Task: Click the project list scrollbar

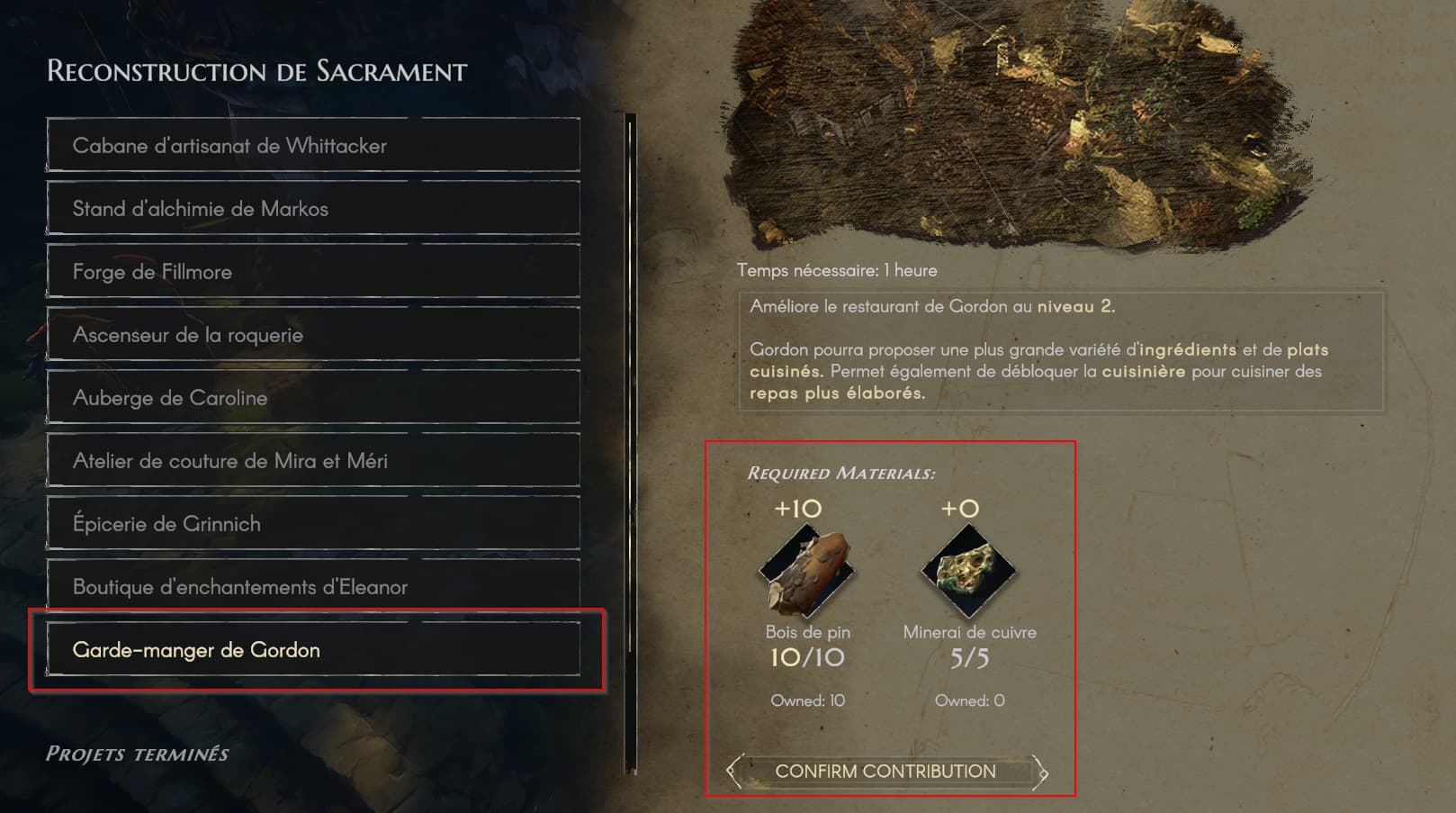Action: coord(631,441)
